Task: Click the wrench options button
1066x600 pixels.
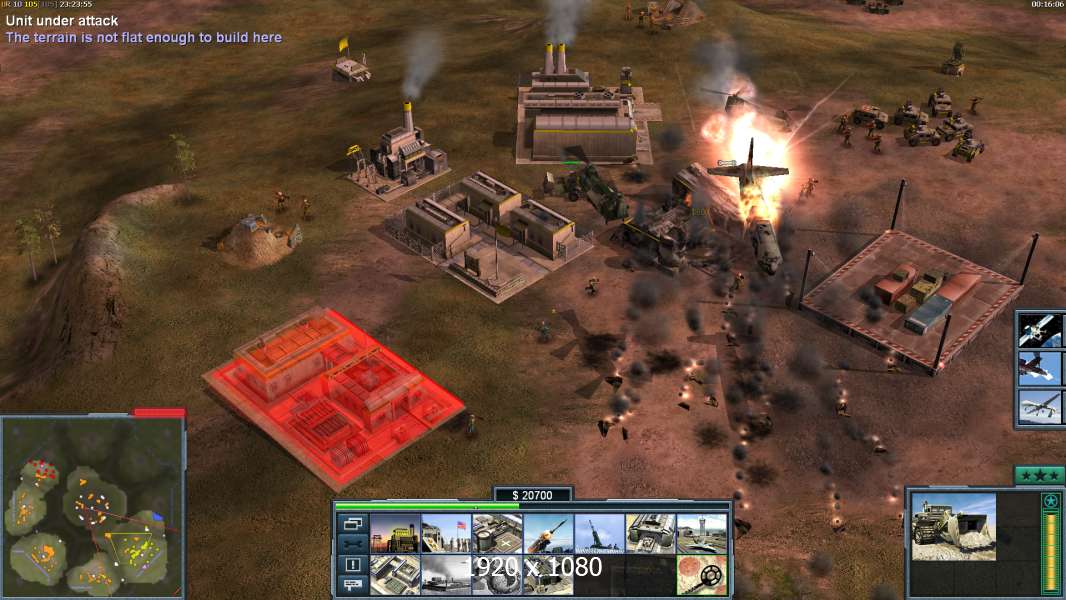Action: (353, 544)
